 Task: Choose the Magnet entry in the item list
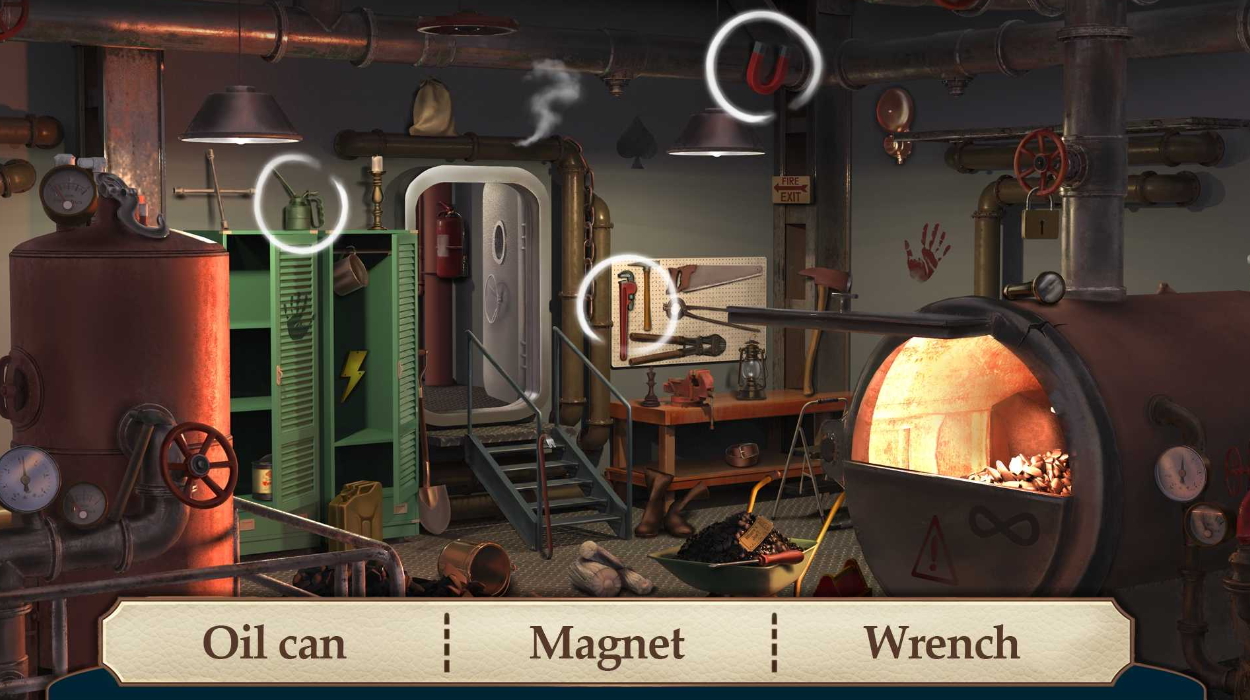coord(607,643)
